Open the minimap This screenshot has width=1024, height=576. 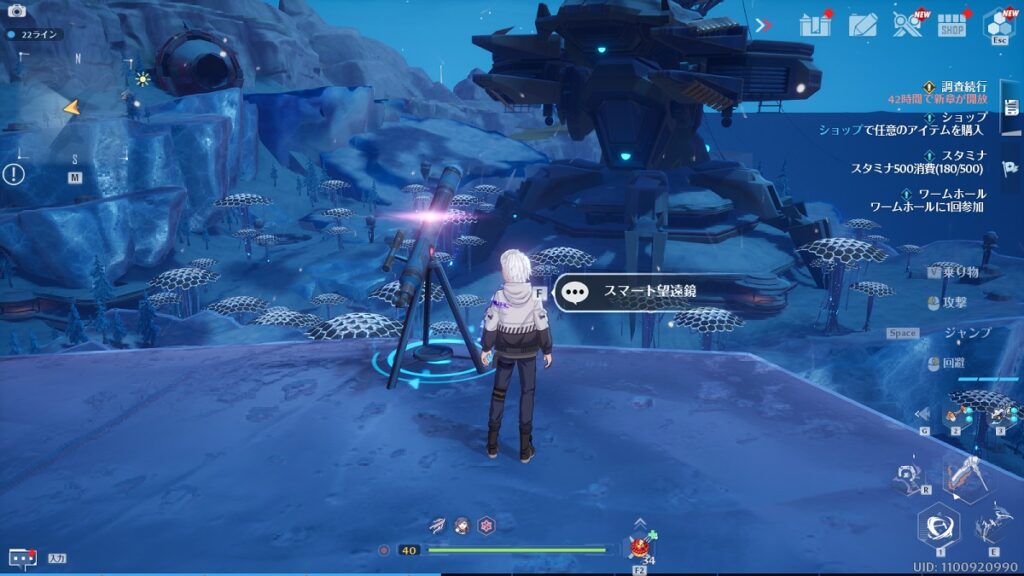tap(76, 110)
